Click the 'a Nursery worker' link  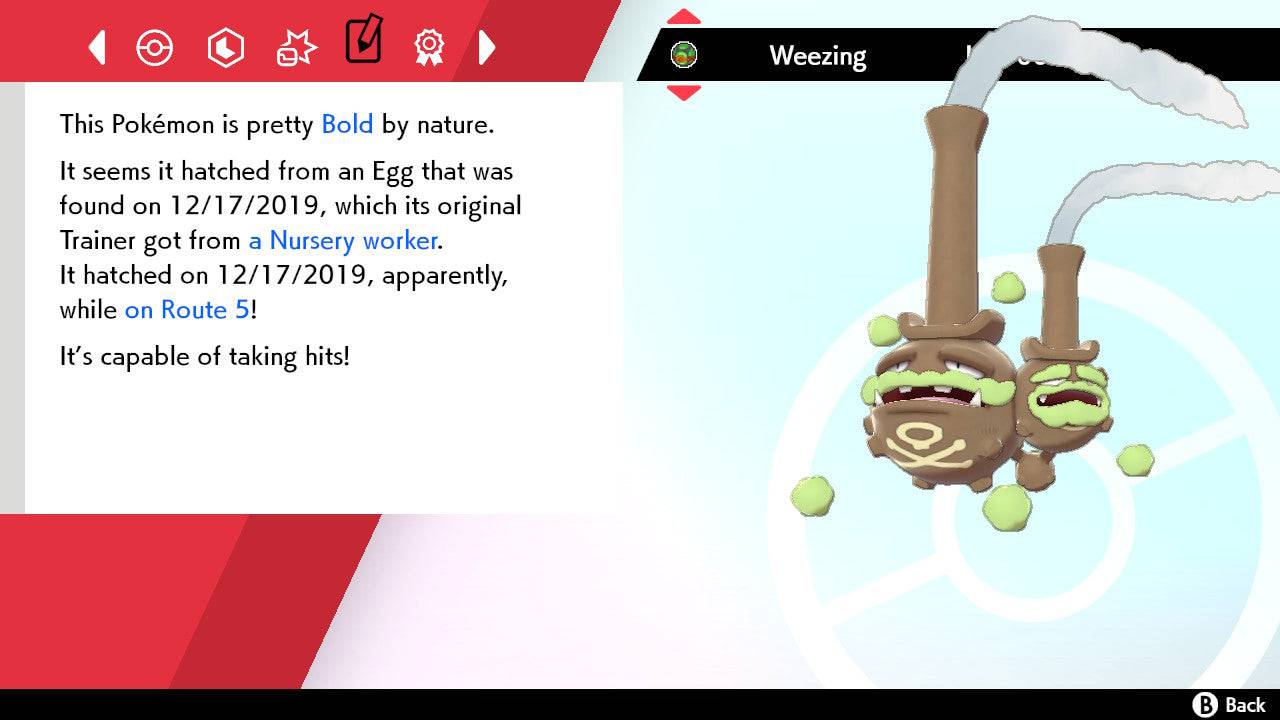[x=341, y=241]
